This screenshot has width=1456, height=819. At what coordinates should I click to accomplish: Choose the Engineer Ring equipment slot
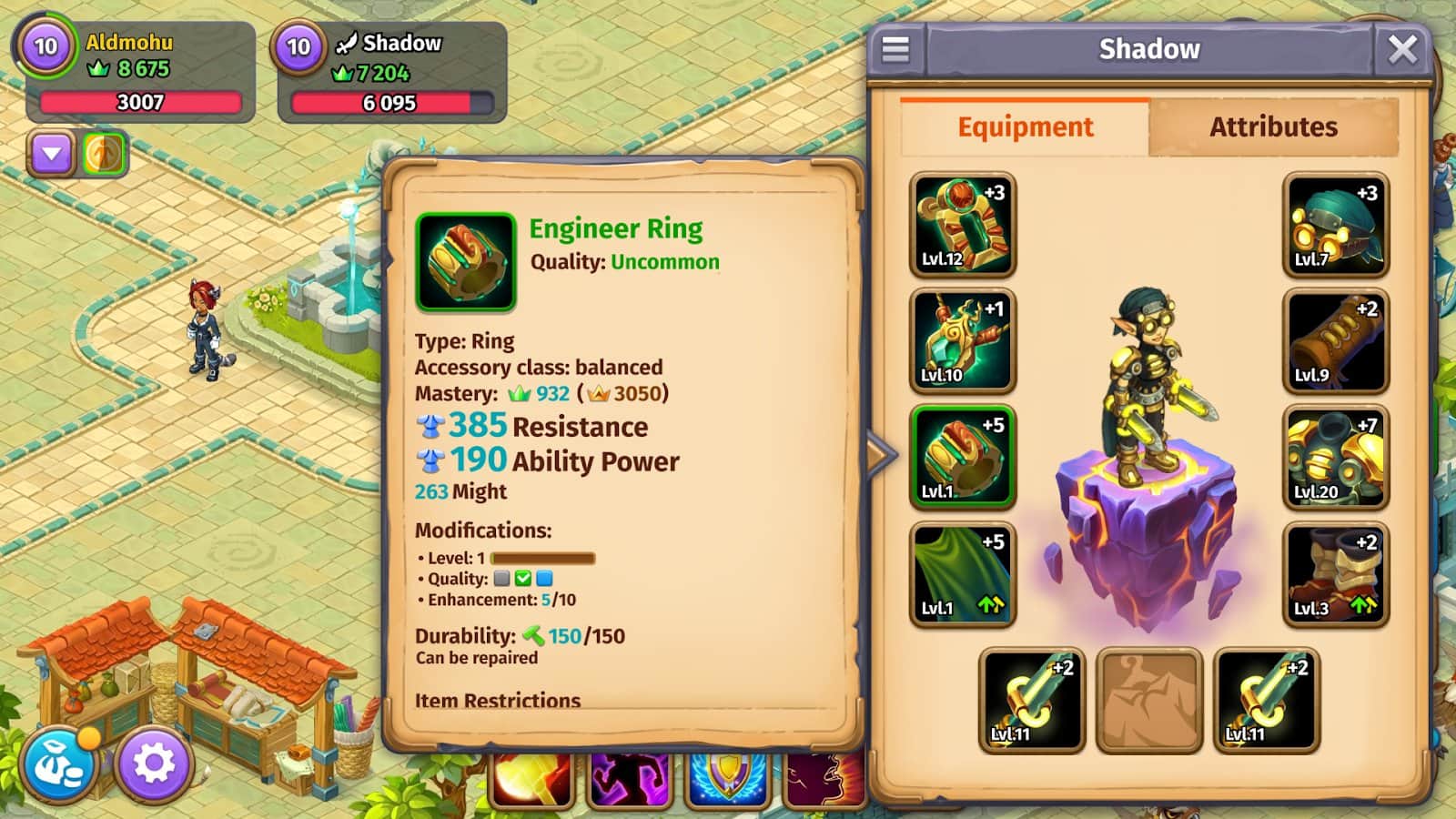962,457
